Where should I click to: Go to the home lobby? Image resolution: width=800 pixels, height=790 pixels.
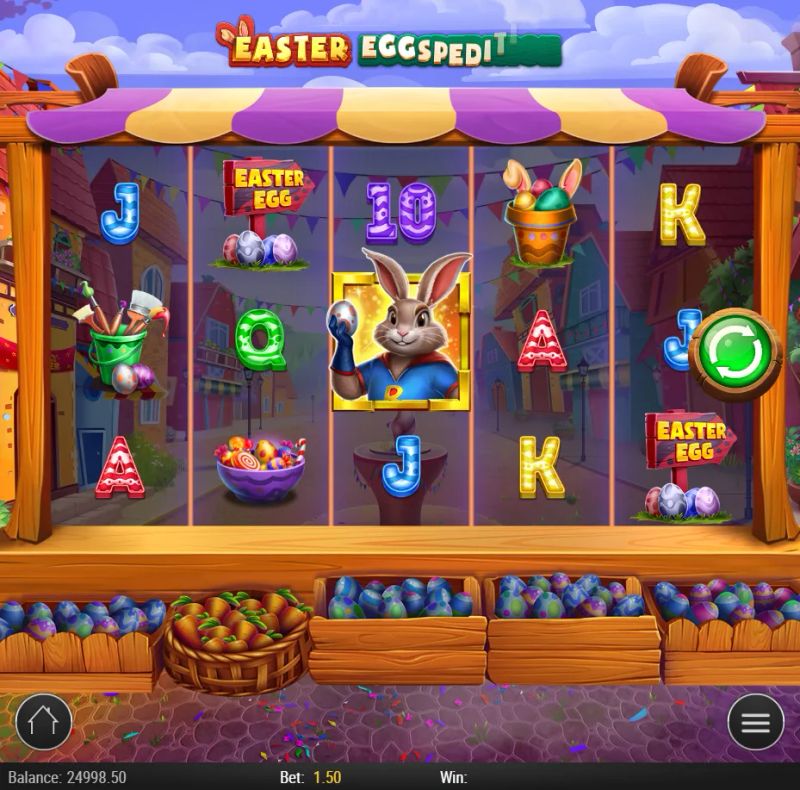click(44, 721)
